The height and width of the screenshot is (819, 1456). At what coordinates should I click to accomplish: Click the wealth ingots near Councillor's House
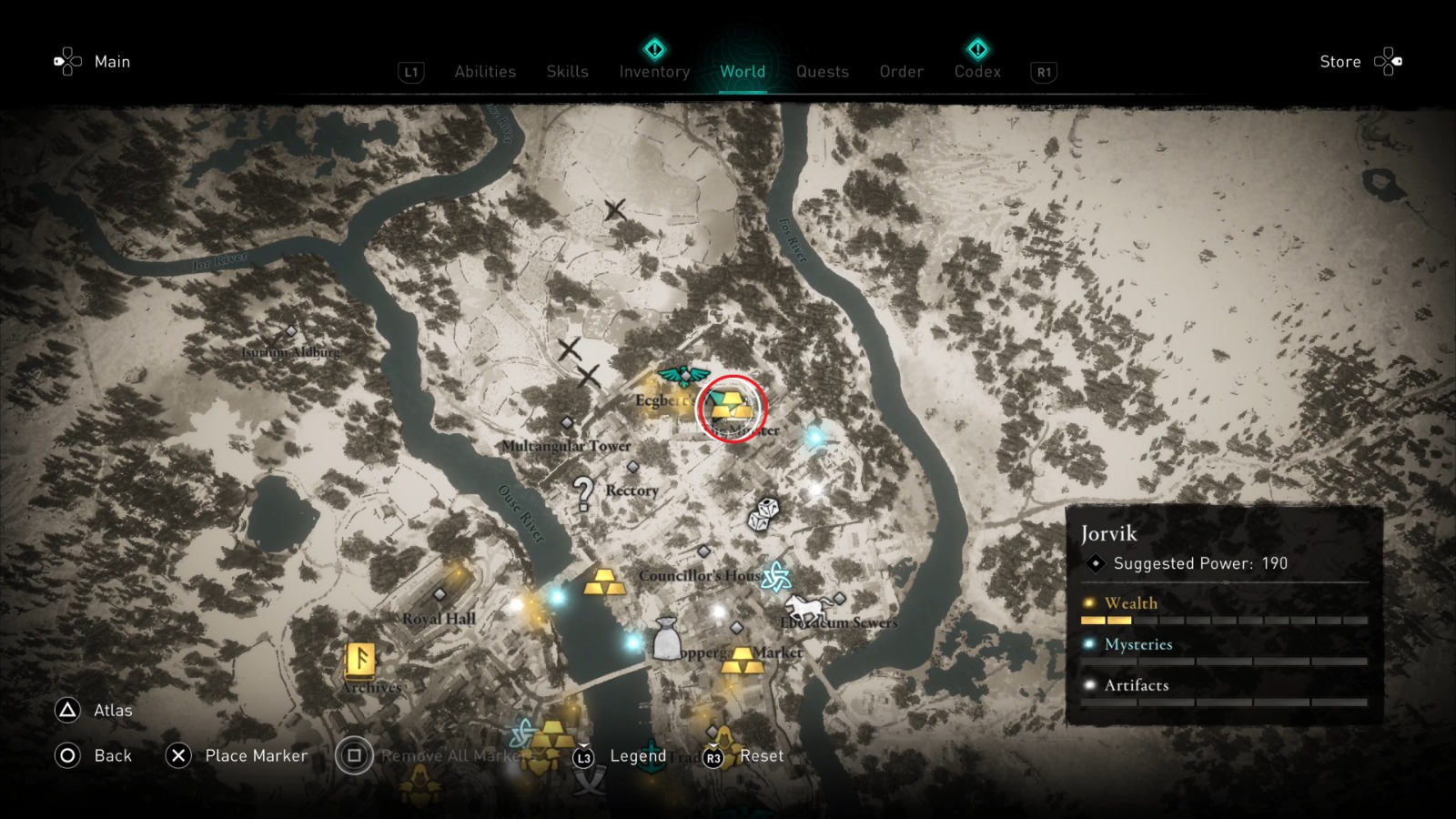click(x=602, y=582)
